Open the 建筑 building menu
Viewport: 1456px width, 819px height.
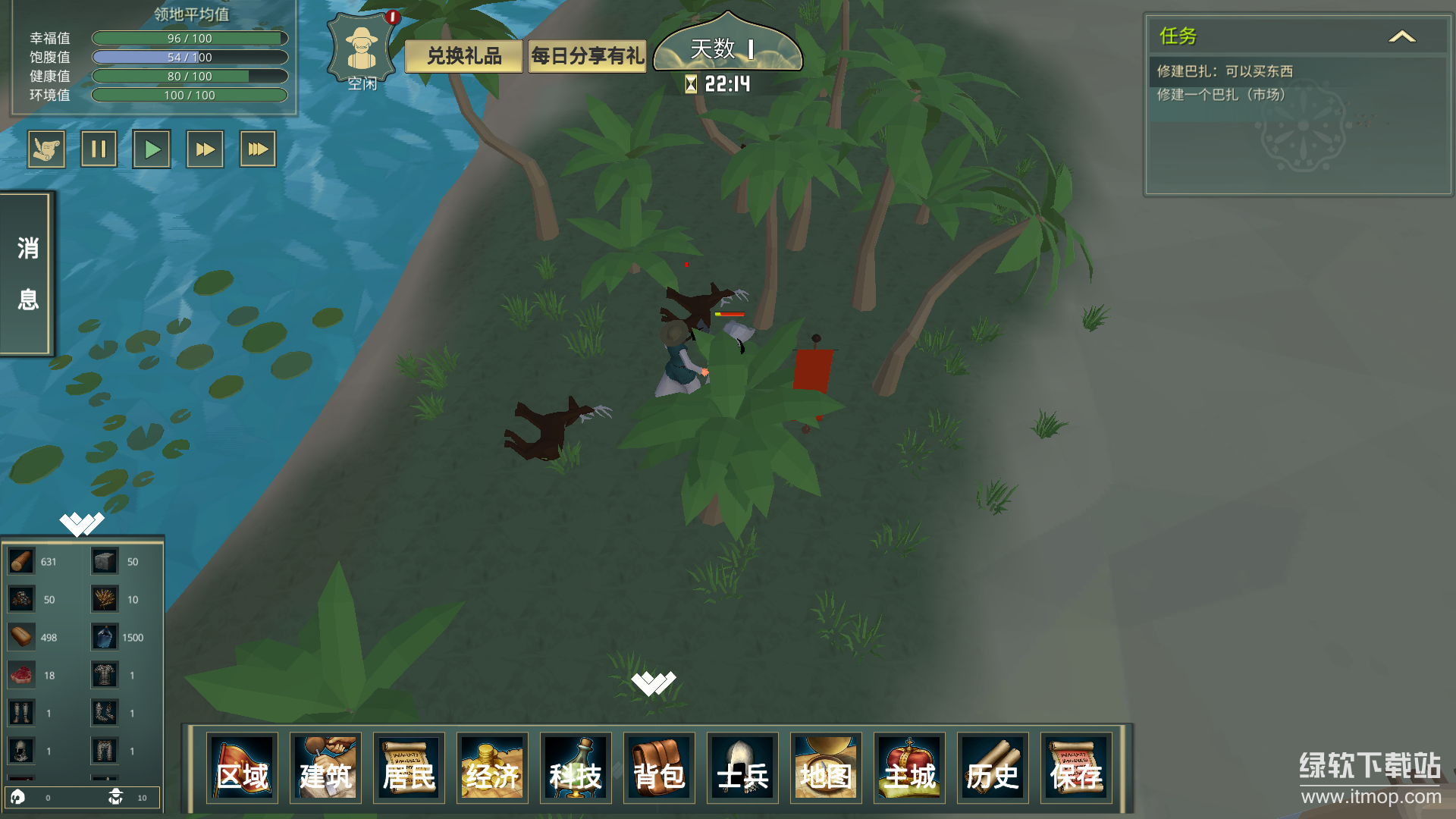(325, 767)
